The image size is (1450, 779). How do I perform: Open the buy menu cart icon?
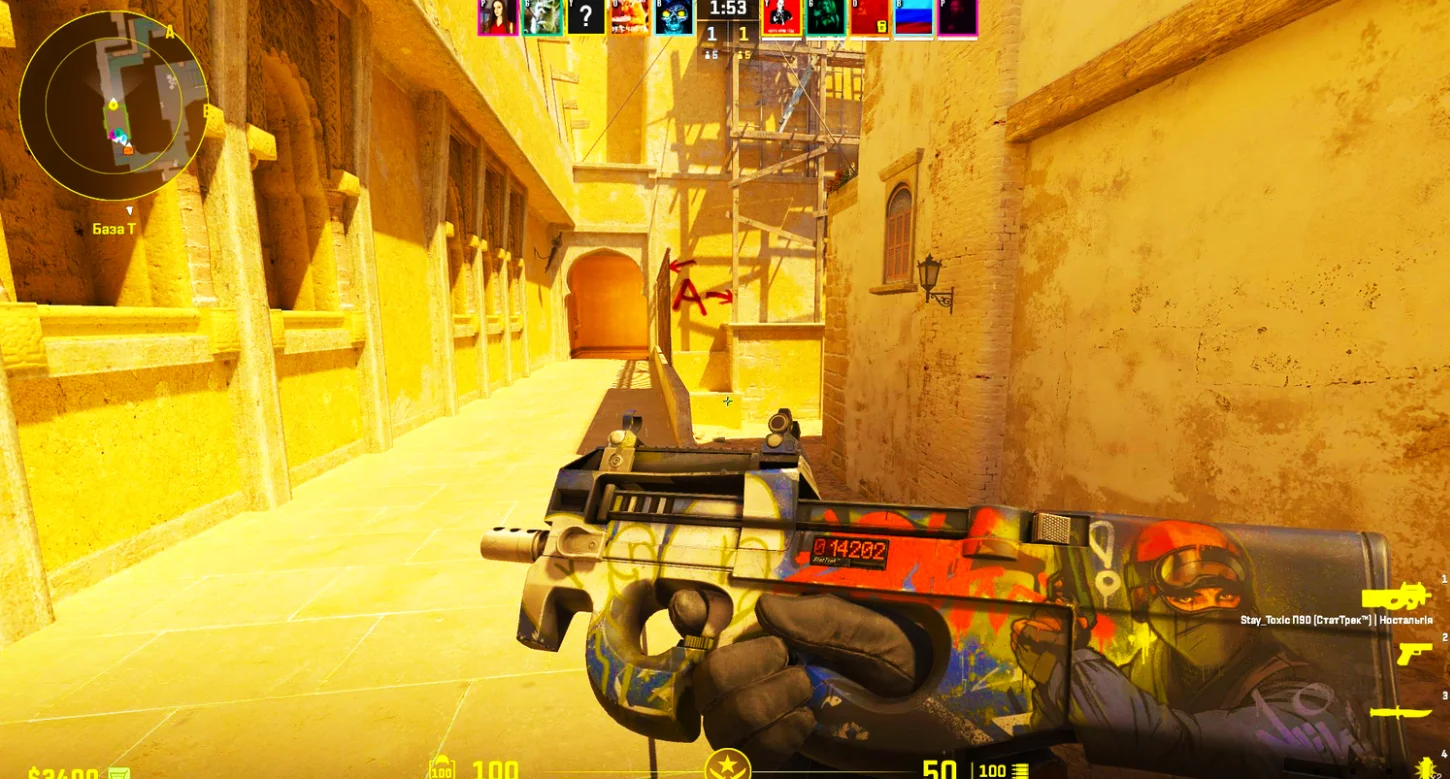point(119,773)
